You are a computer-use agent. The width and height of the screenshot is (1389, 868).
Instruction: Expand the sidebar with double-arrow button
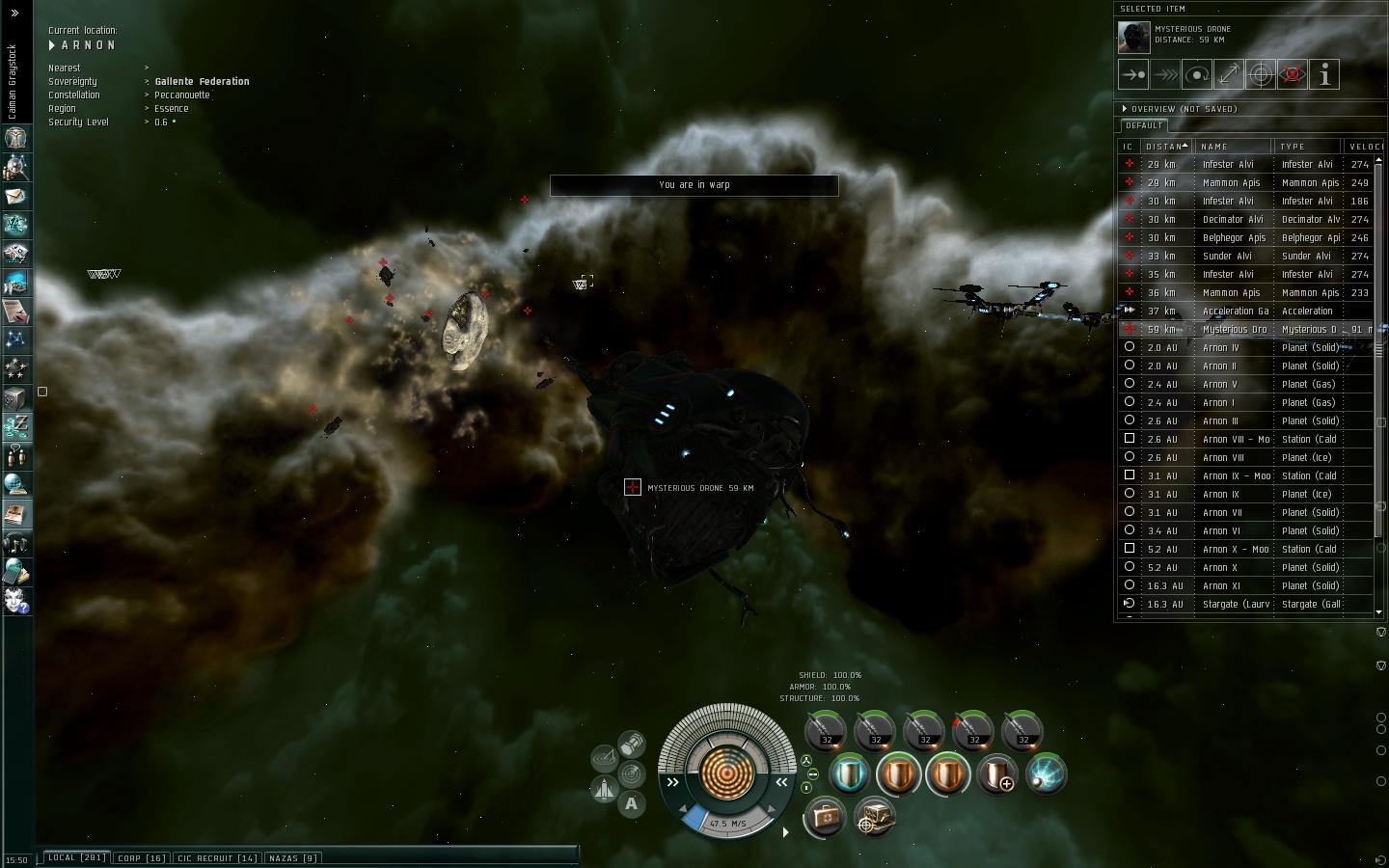14,14
